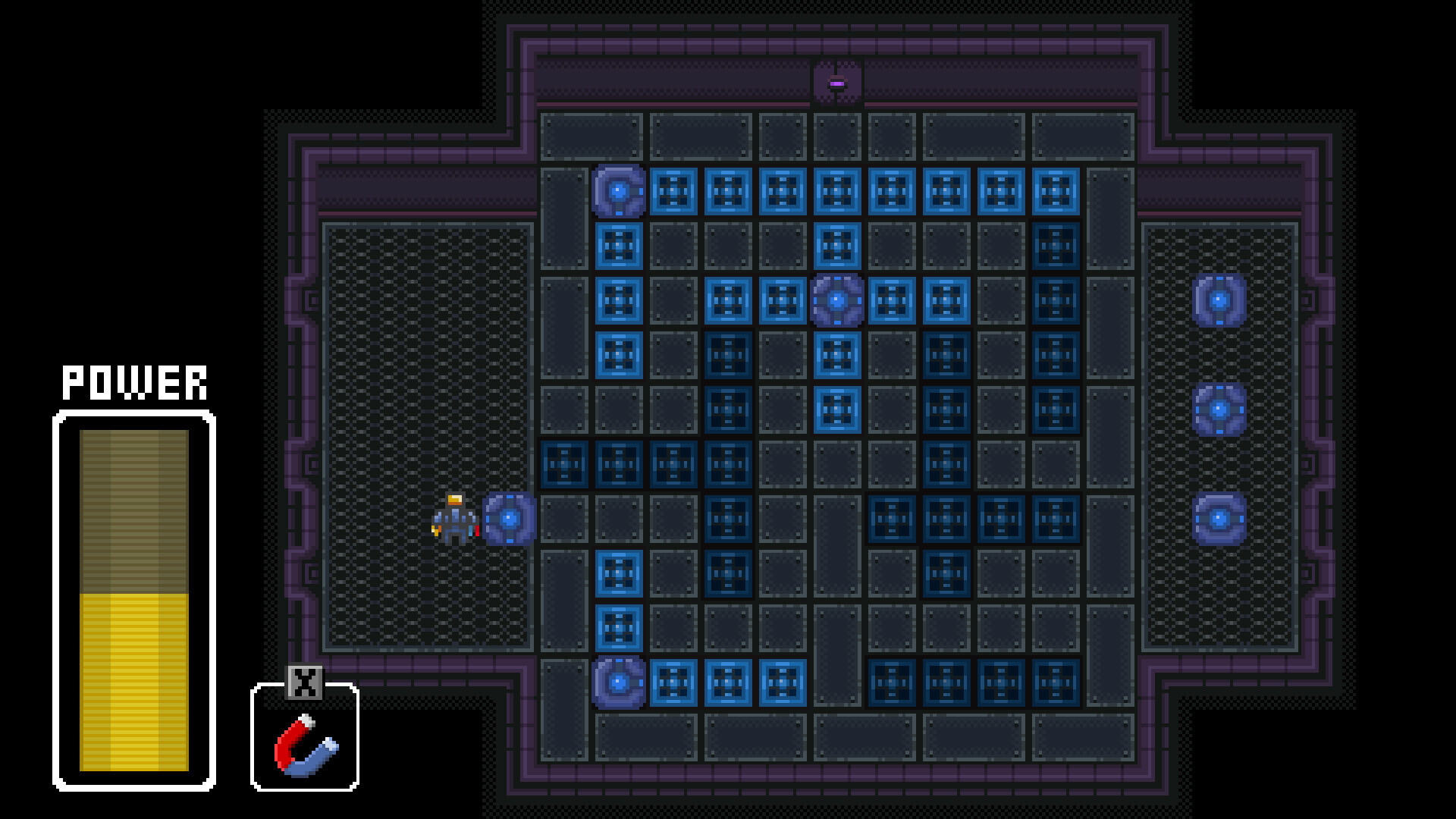Click the X key label above the magnet
This screenshot has height=819, width=1456.
click(304, 683)
